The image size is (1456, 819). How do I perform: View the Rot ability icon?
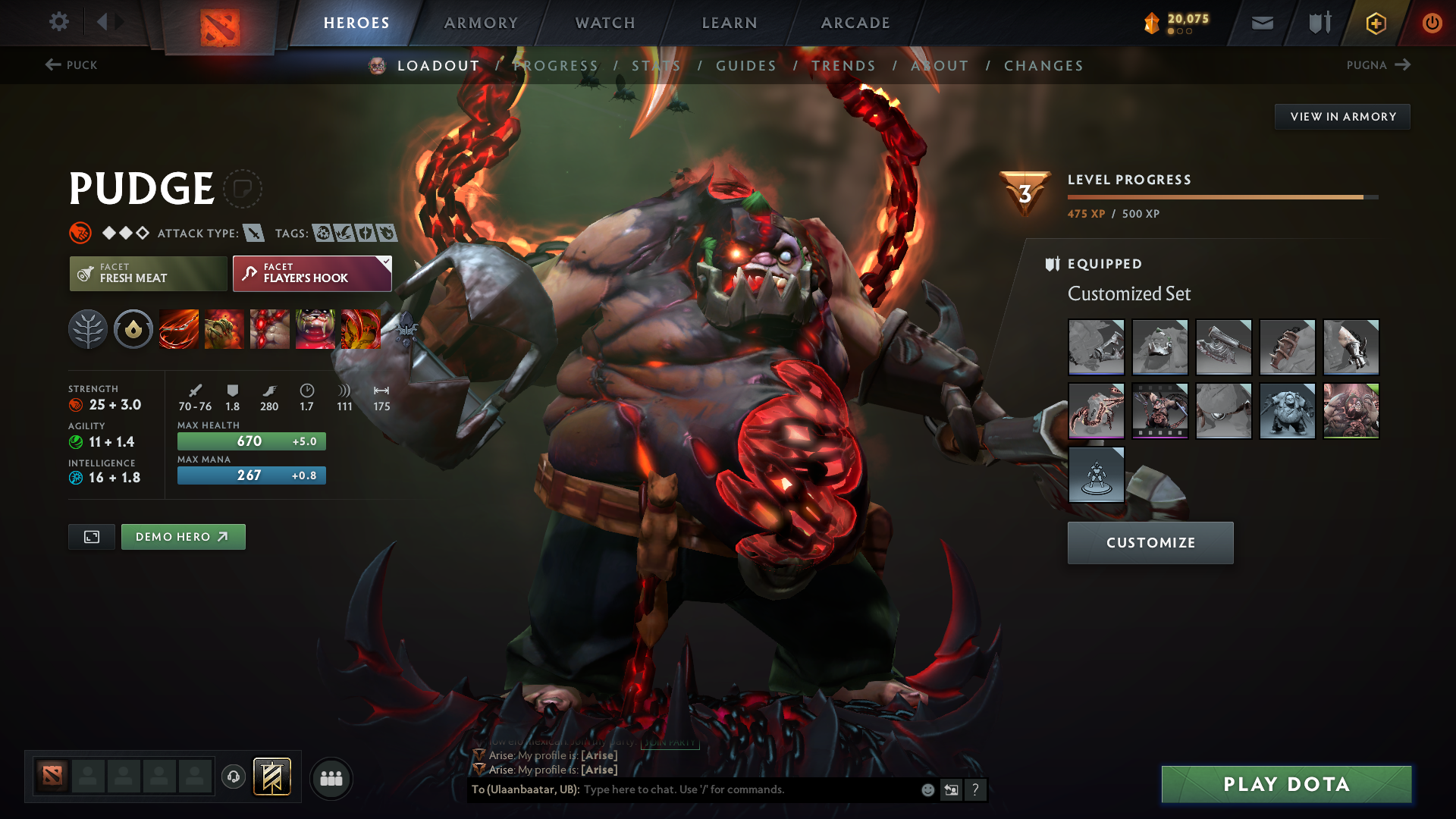point(224,329)
